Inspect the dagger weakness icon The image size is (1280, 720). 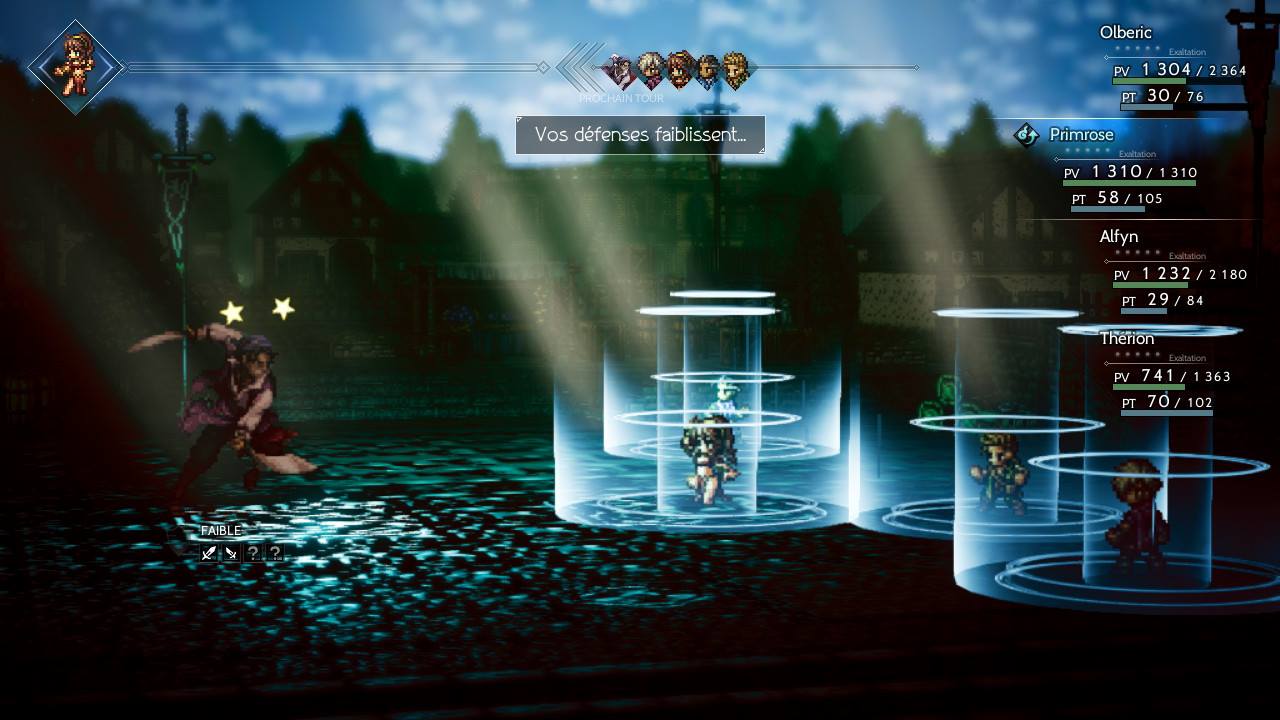pyautogui.click(x=230, y=552)
